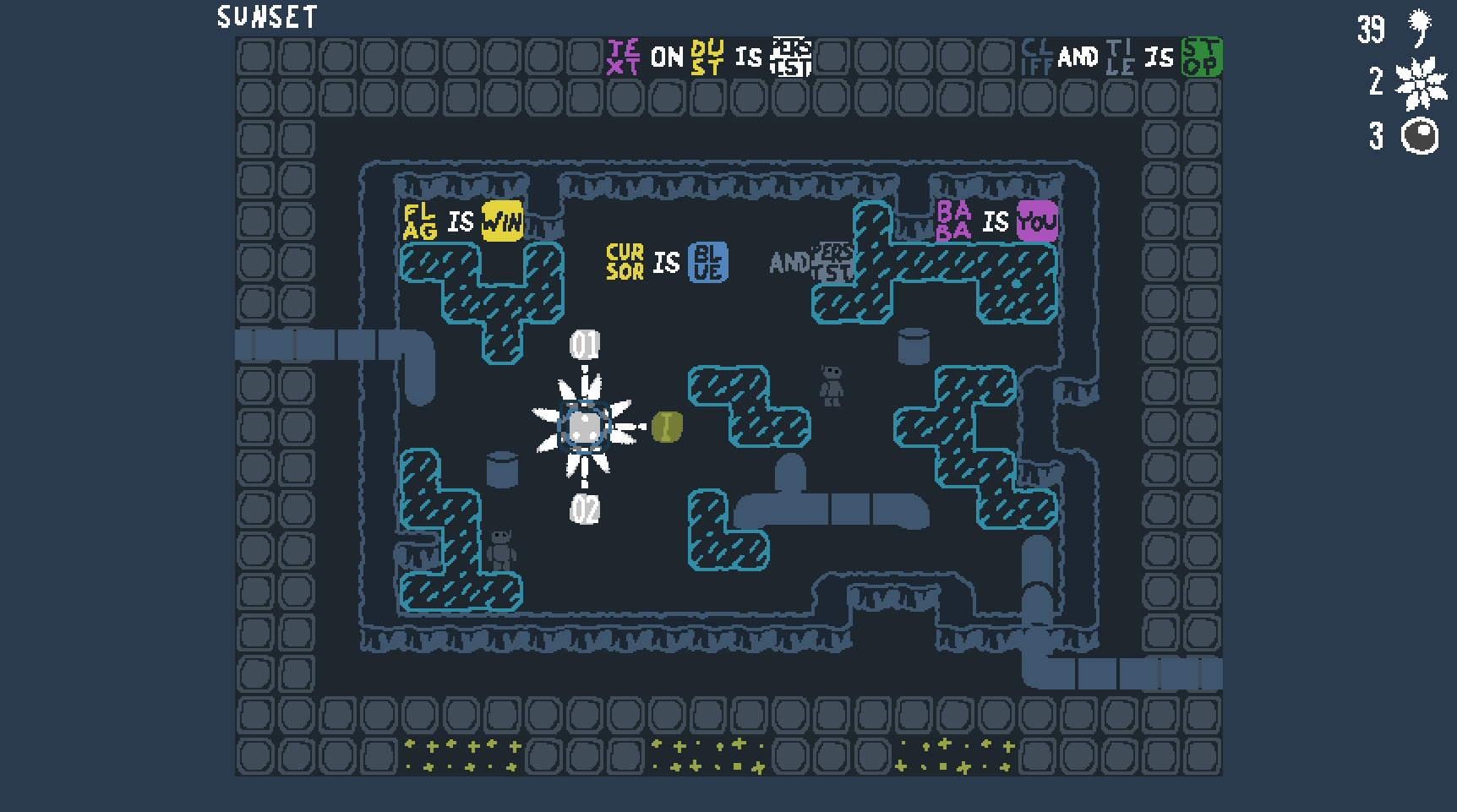
Task: Click the sparkling white cursor dice
Action: pyautogui.click(x=584, y=427)
